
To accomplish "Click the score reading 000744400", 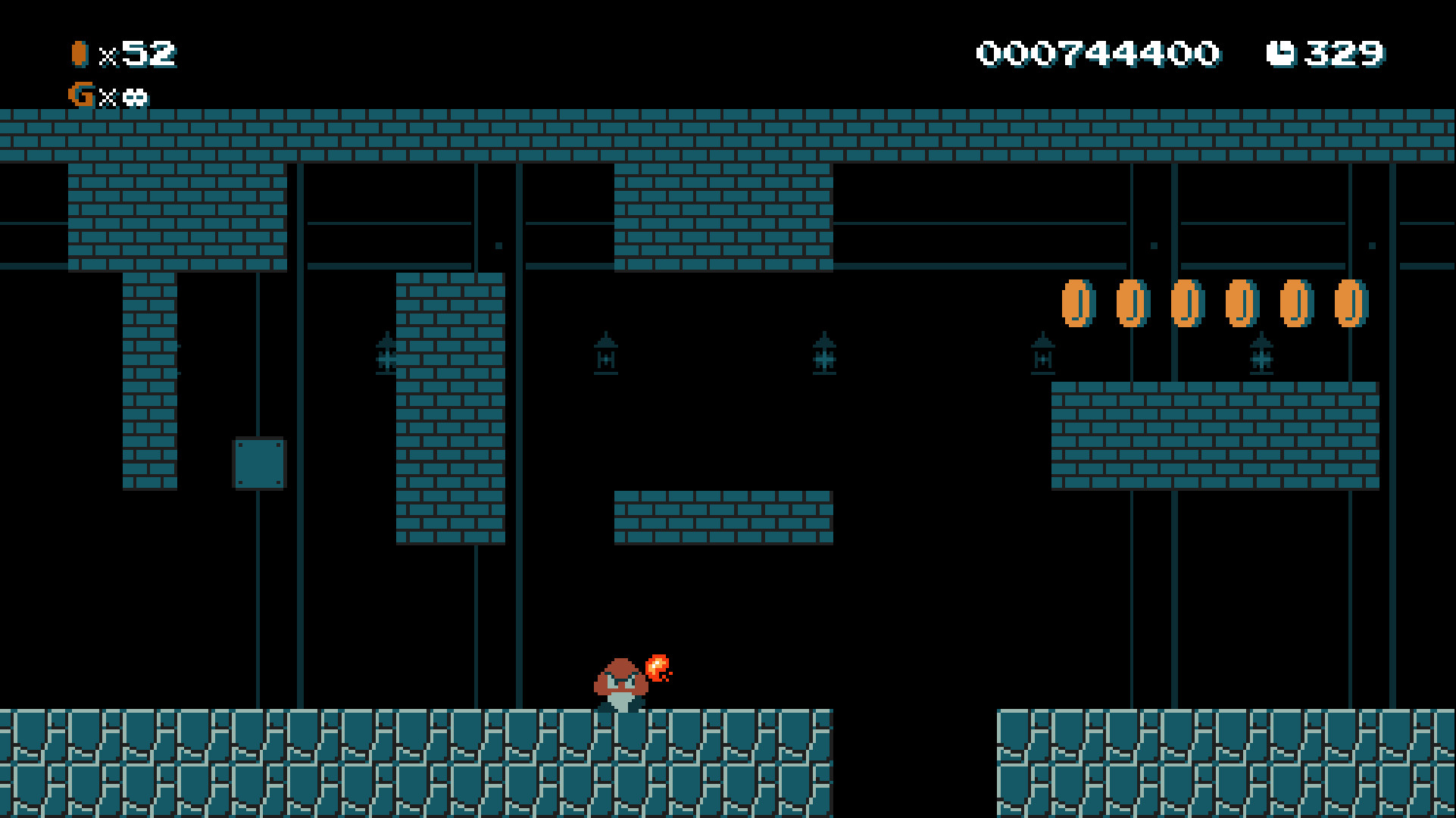I will pyautogui.click(x=1097, y=53).
